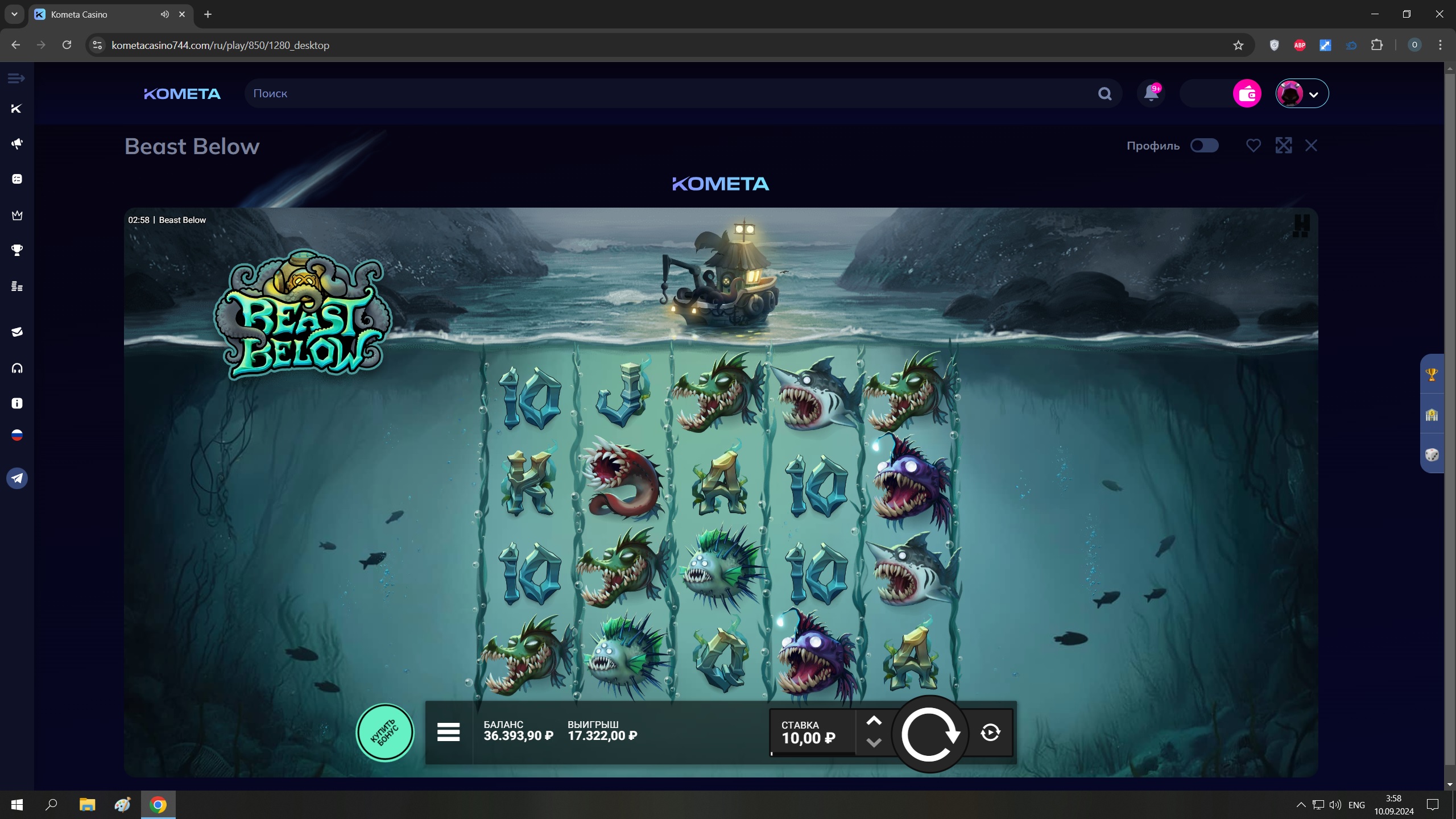This screenshot has height=819, width=1456.
Task: Increase the bet with the up arrow
Action: 874,721
